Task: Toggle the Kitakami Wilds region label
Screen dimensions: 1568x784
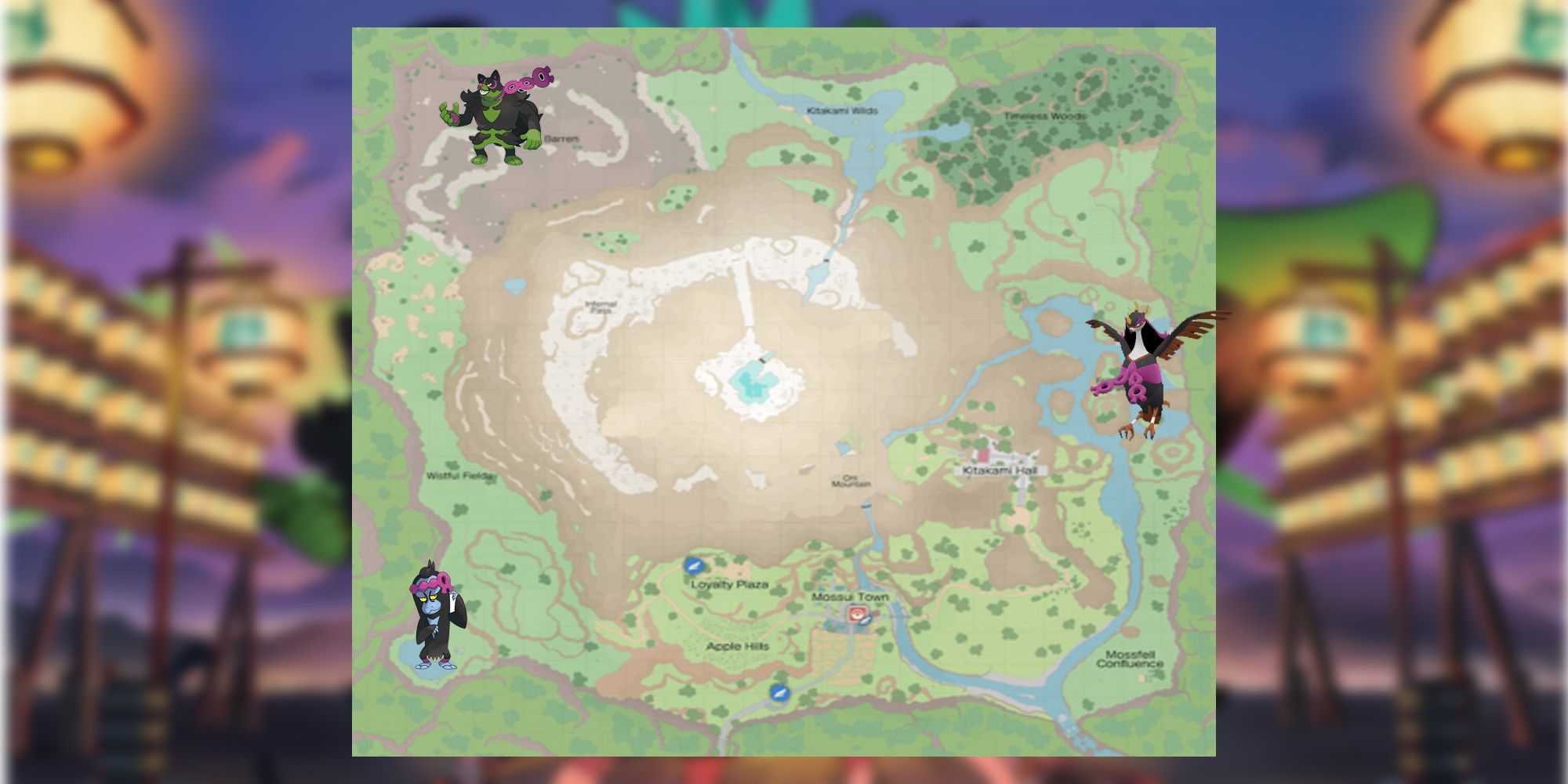Action: pos(843,110)
